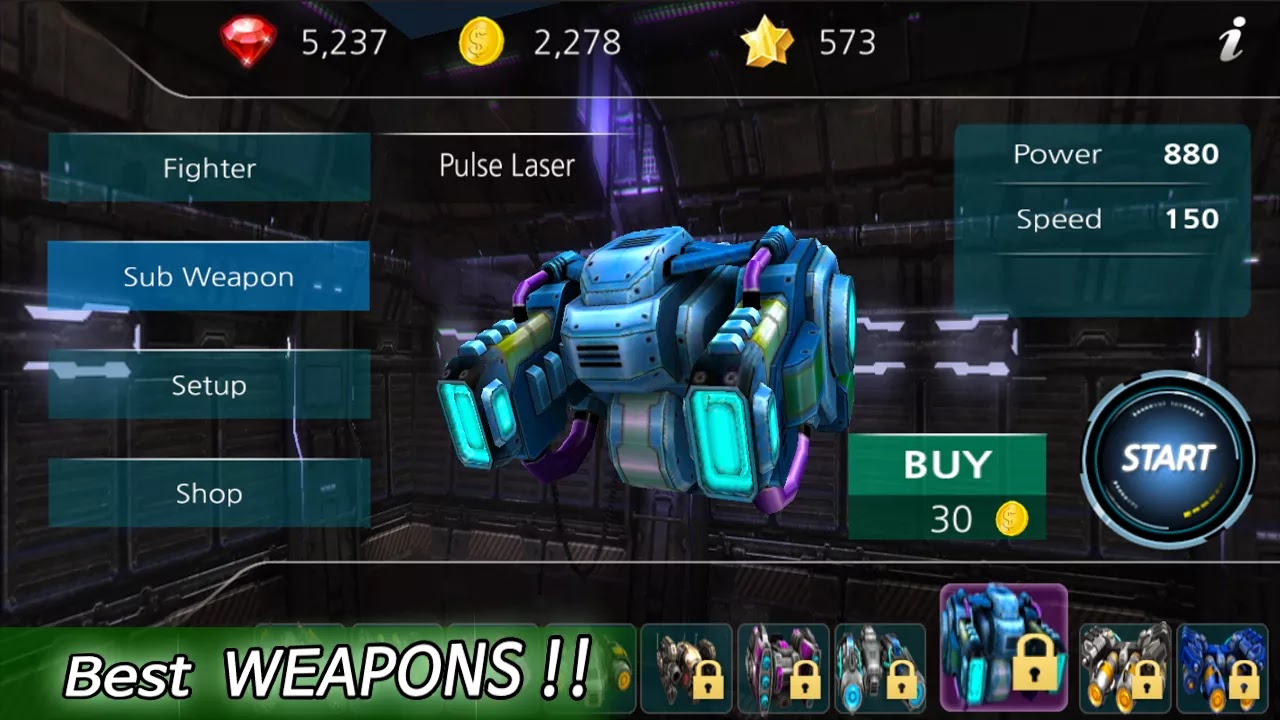Open the info icon
1280x720 pixels.
1232,42
